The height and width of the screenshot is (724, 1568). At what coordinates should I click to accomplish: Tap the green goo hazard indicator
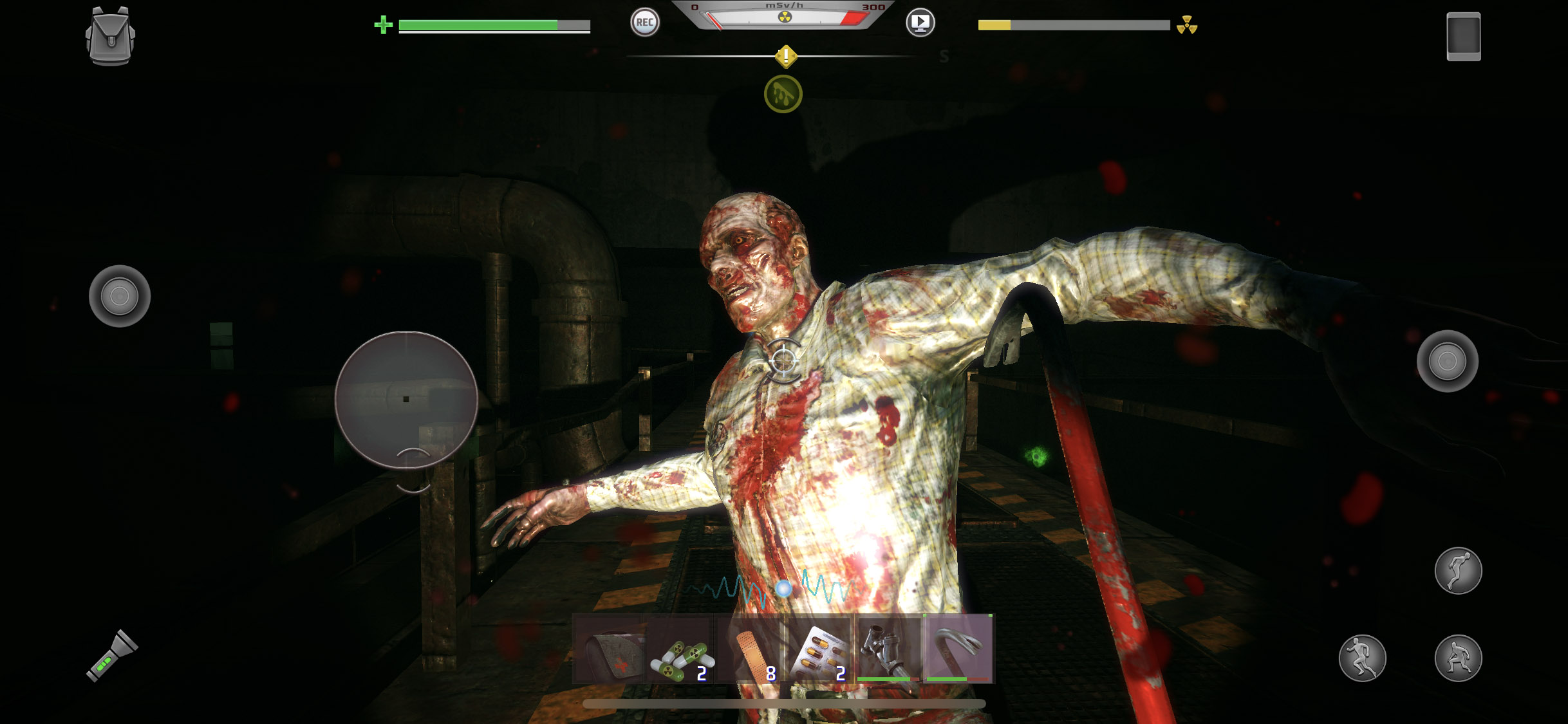tap(783, 93)
